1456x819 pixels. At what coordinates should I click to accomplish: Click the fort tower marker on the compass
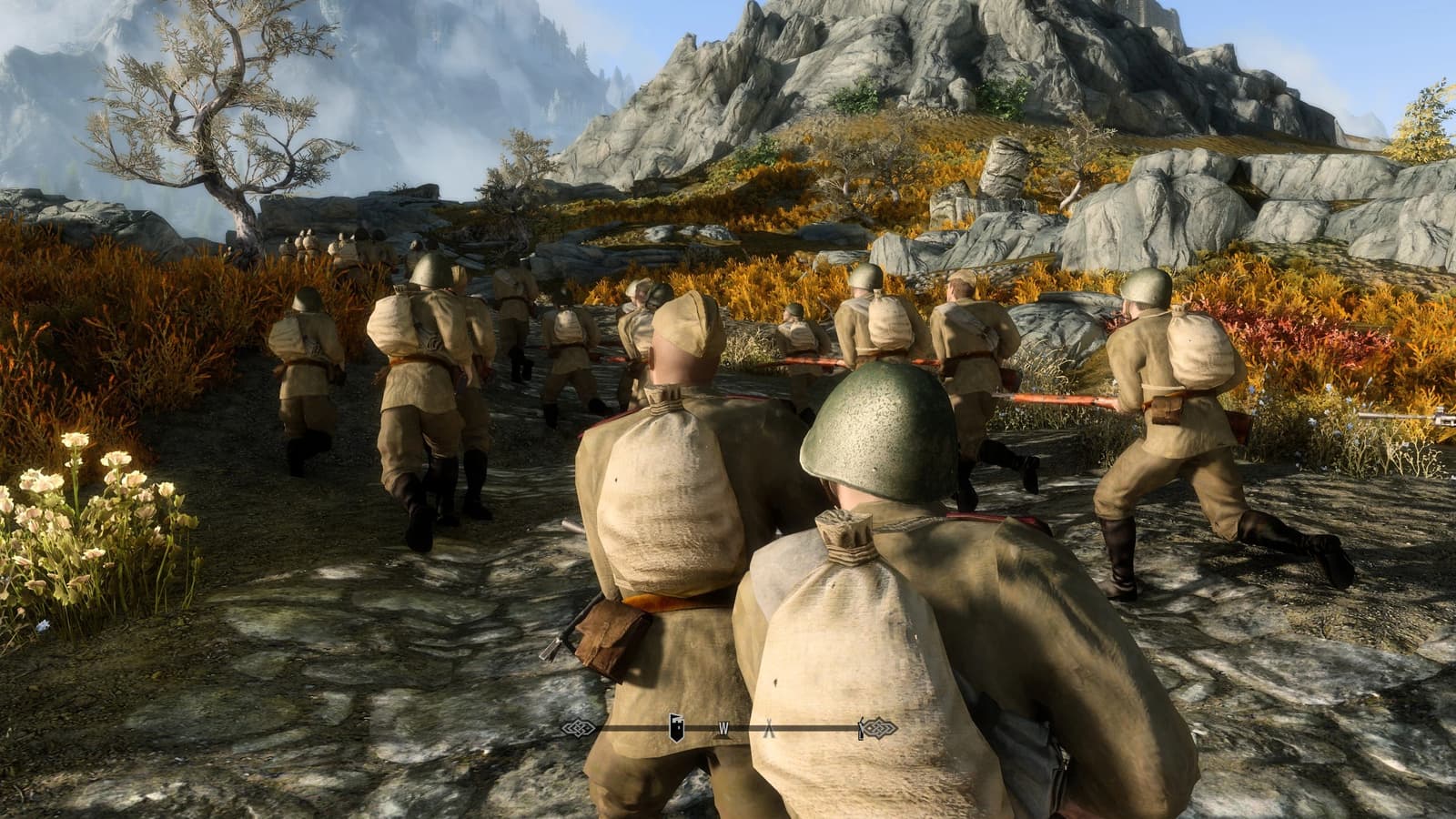tap(677, 726)
